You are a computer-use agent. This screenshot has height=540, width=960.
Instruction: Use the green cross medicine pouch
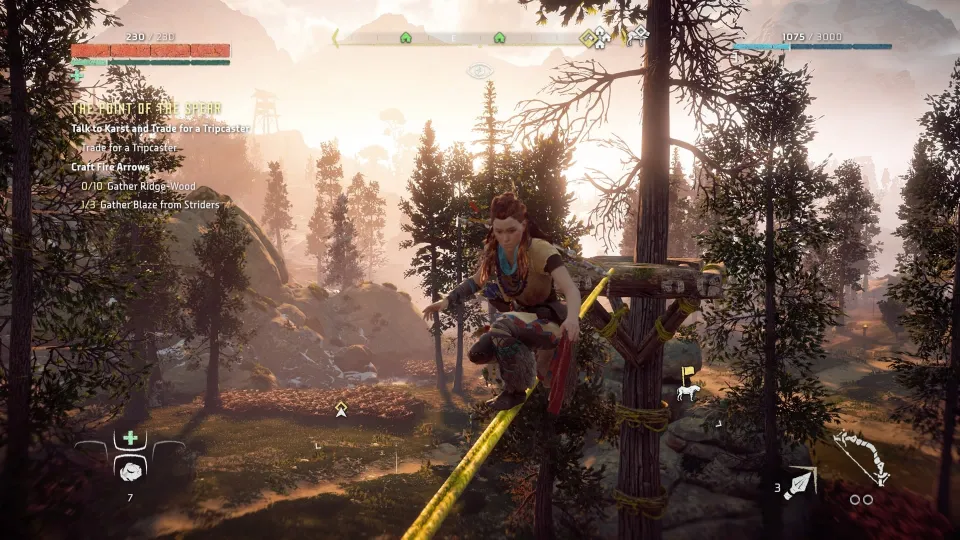pos(130,438)
